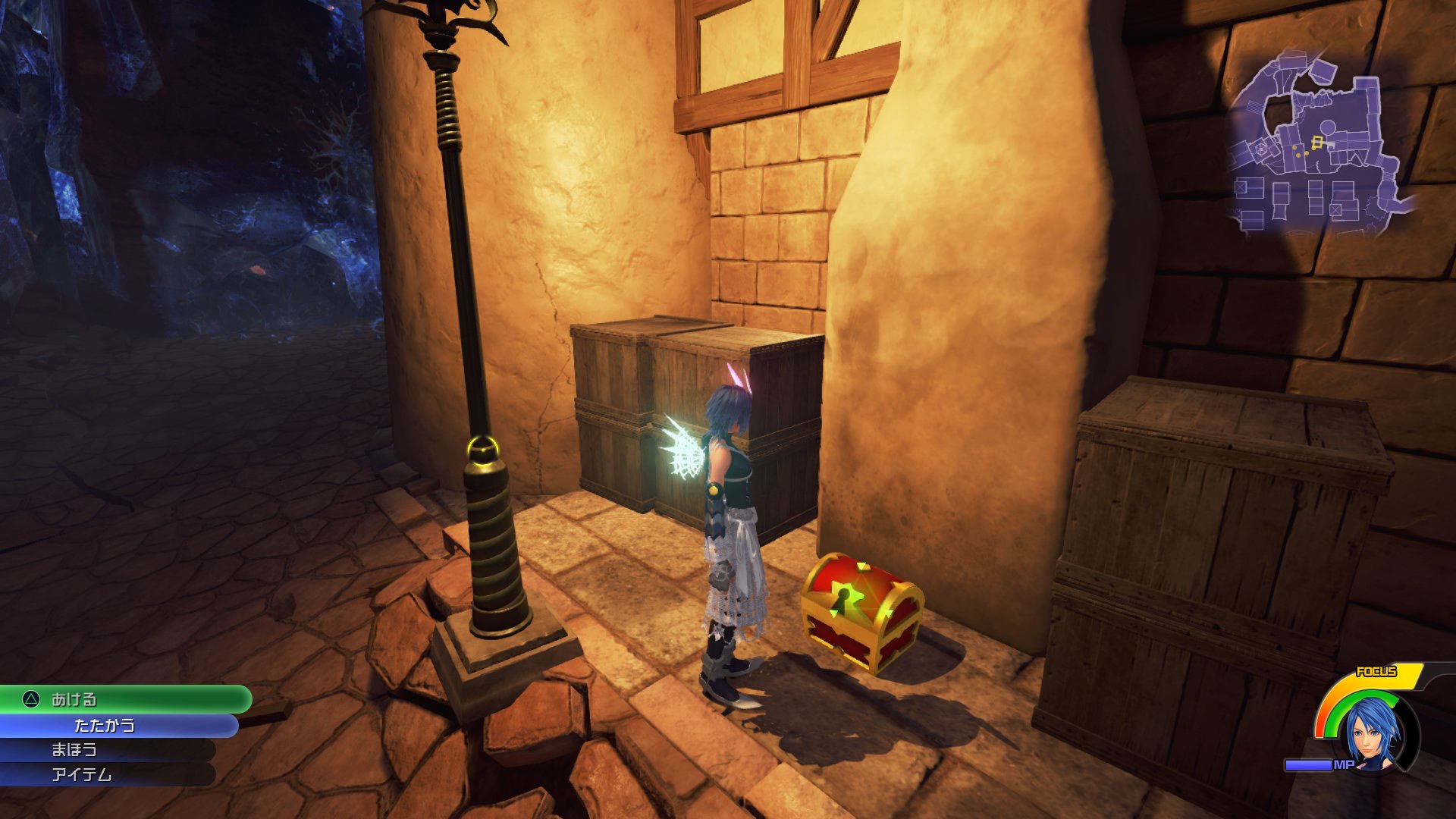Screen dimensions: 1456x819
Task: Choose the まほう (Magic) command
Action: tap(76, 750)
